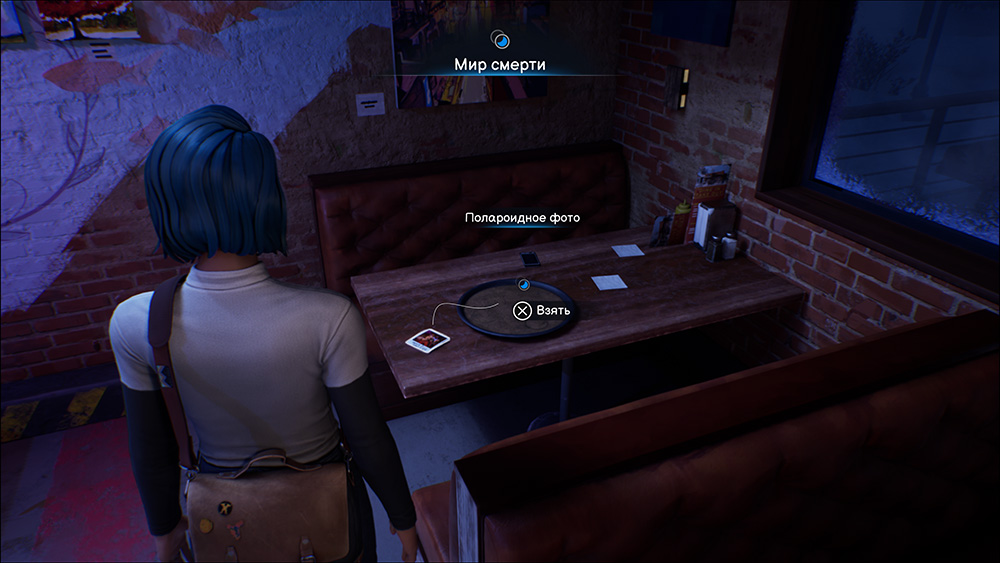1000x563 pixels.
Task: Select the Поляроидное фото interaction label
Action: [522, 217]
